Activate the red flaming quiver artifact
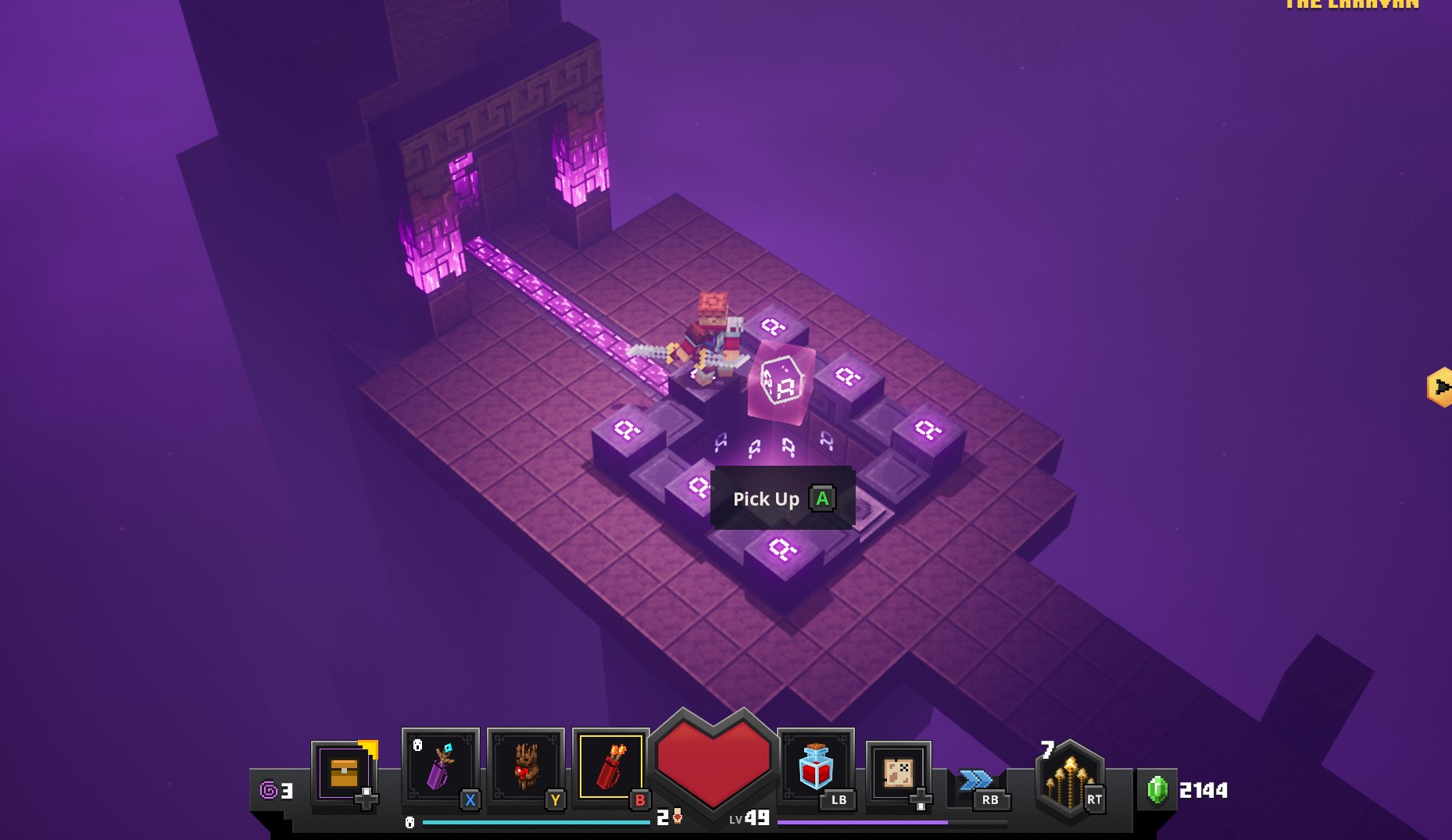Viewport: 1452px width, 840px height. (x=610, y=766)
